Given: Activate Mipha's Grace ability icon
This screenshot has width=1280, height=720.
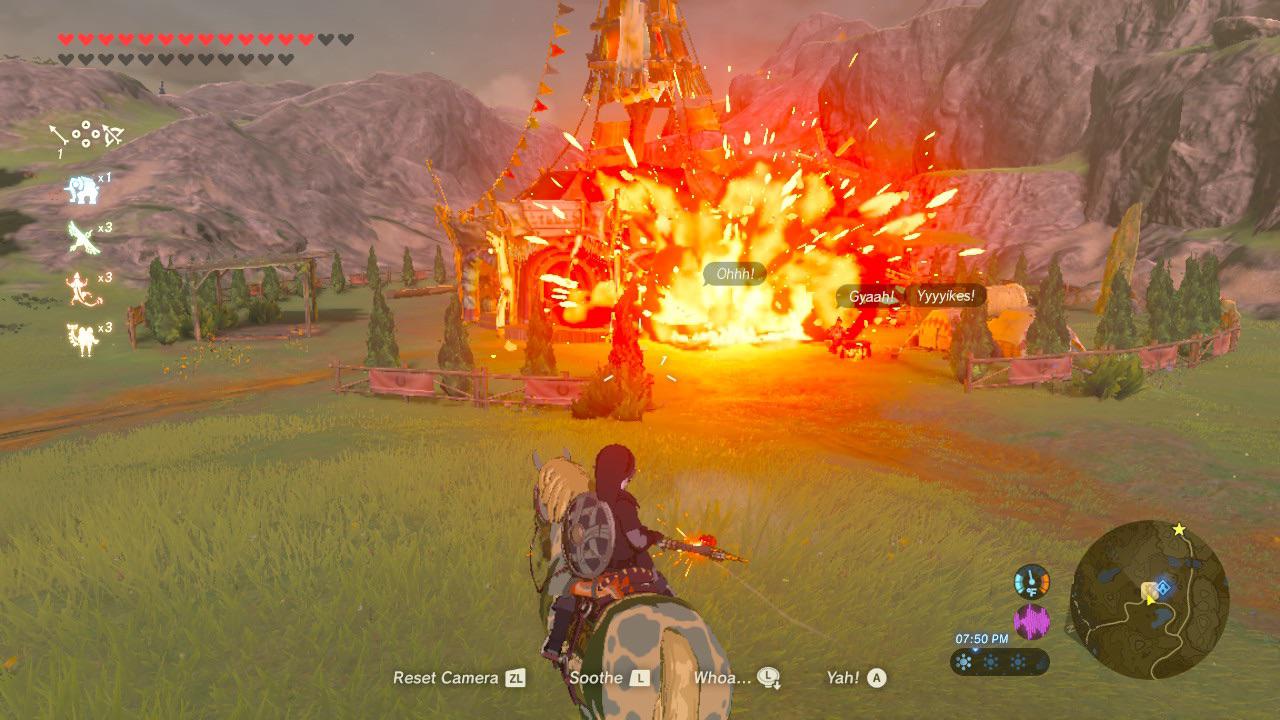Looking at the screenshot, I should (78, 187).
